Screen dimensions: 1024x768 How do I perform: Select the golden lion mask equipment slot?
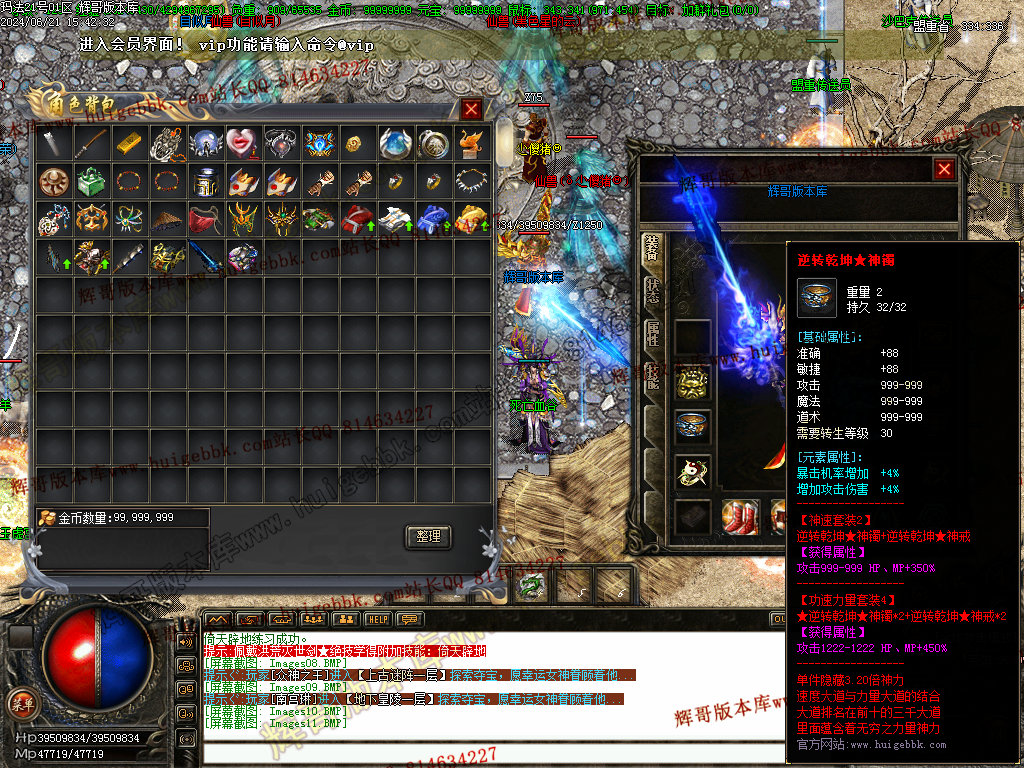(693, 382)
